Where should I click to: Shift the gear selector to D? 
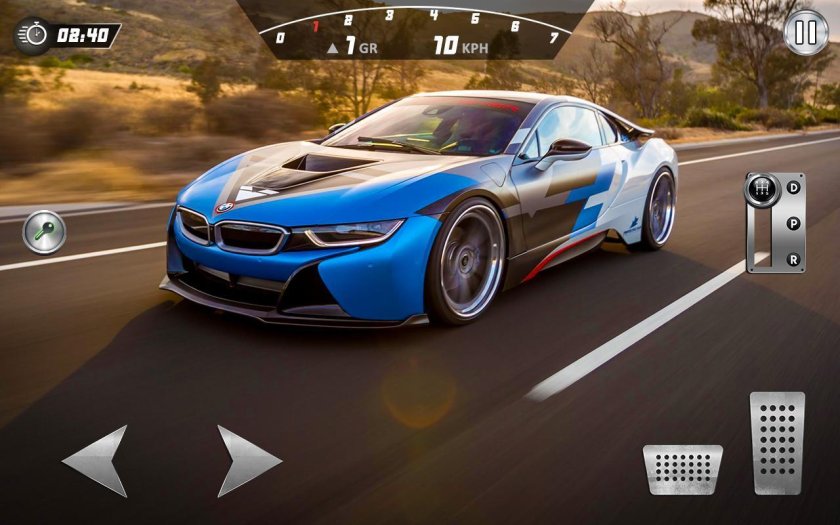coord(793,188)
